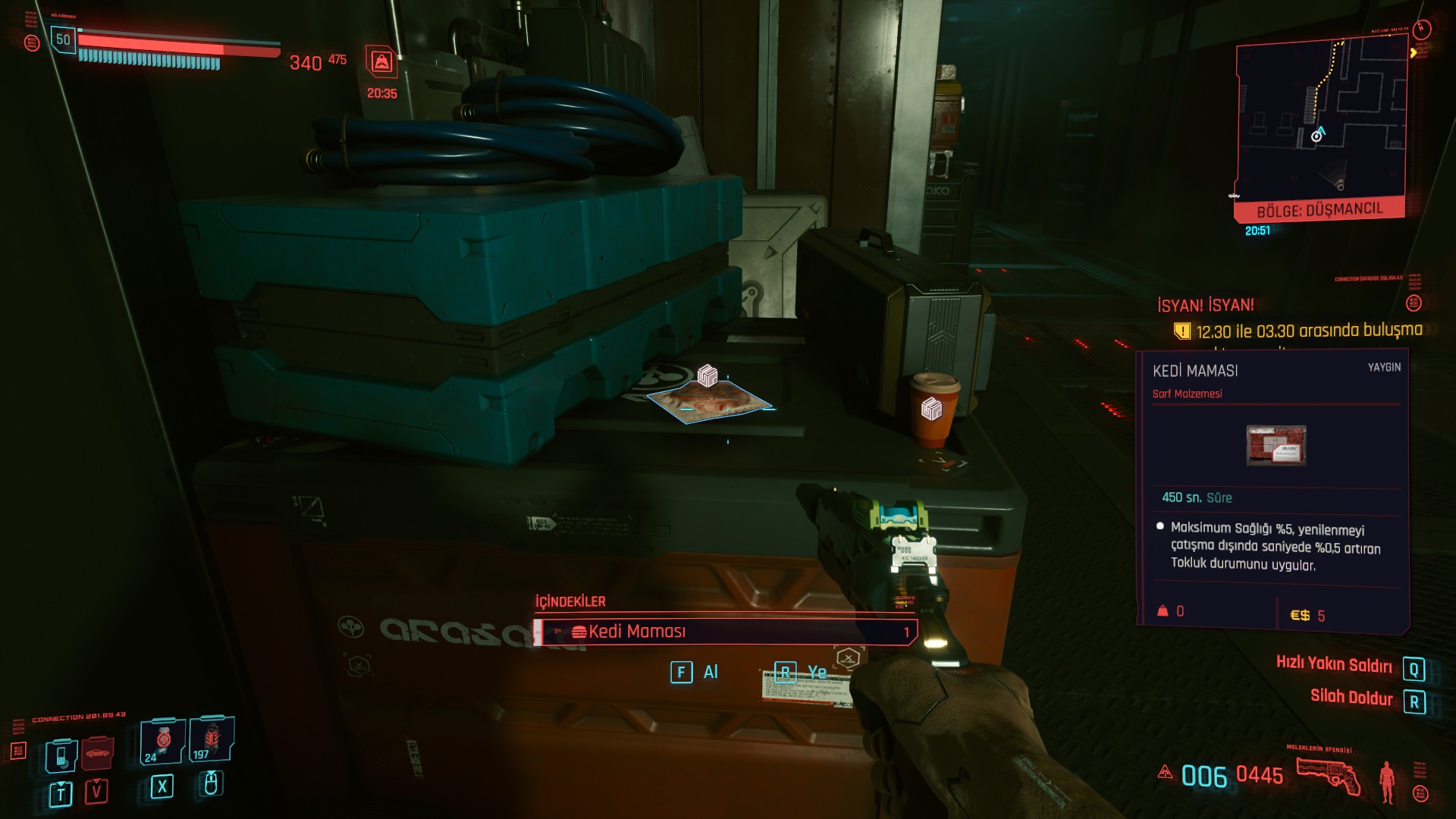Image resolution: width=1456 pixels, height=819 pixels.
Task: Select the phone quick slot
Action: (61, 755)
